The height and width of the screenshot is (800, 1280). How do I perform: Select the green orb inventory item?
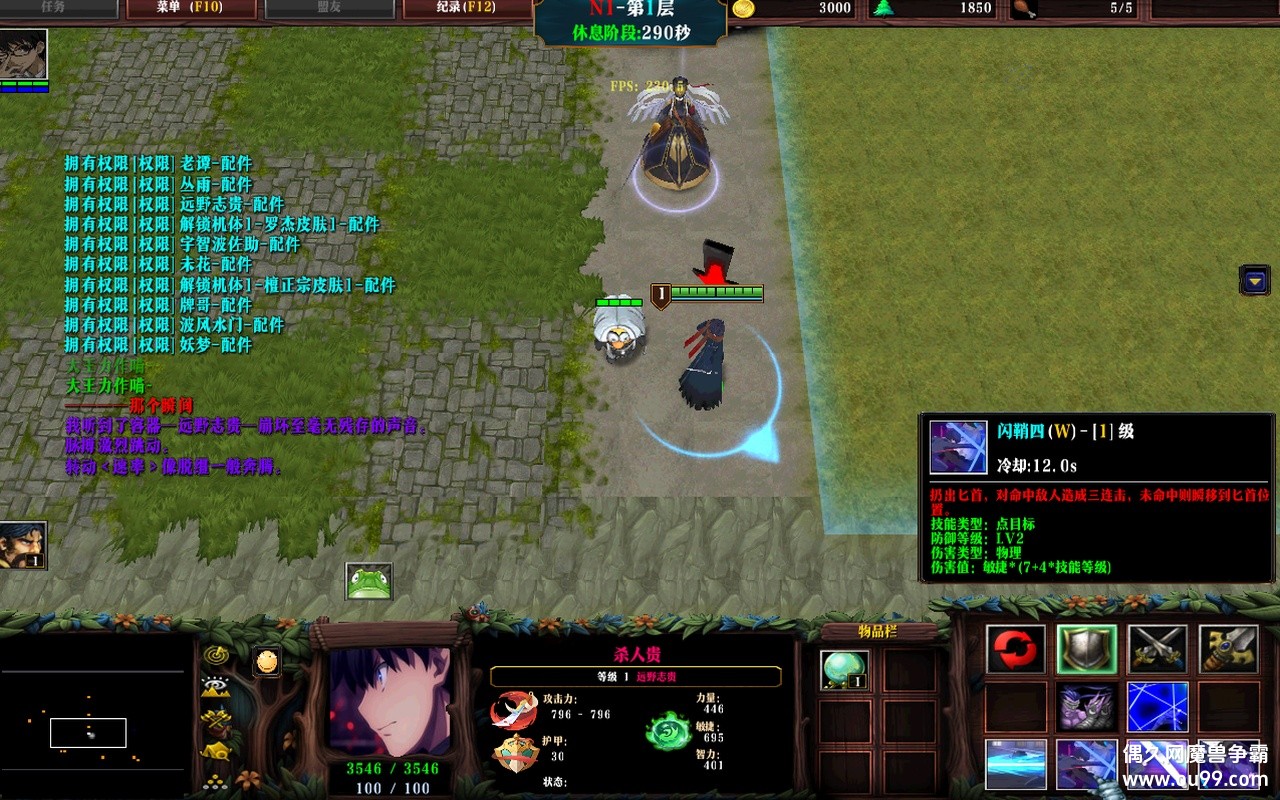[844, 669]
